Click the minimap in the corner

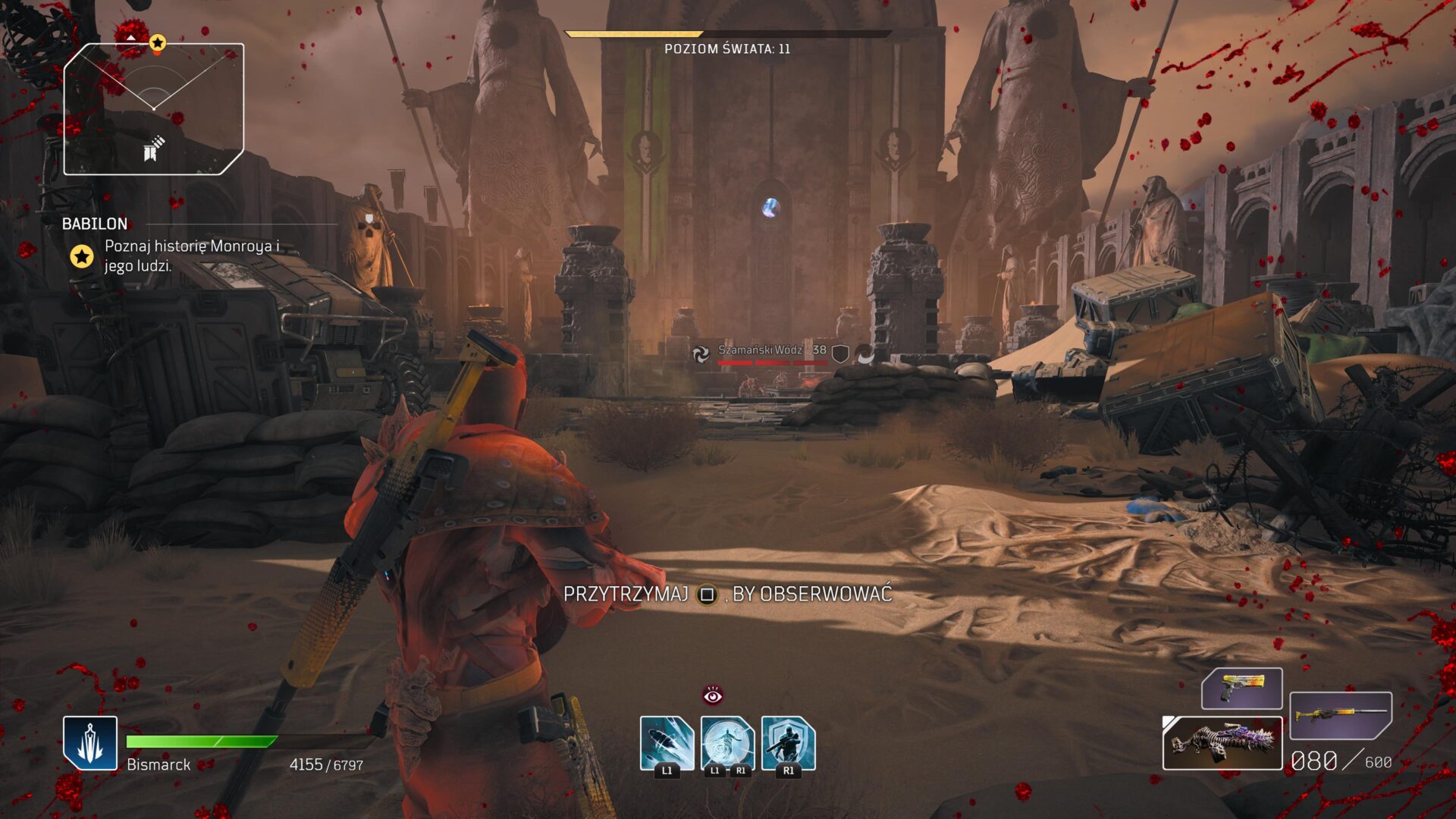pos(154,109)
